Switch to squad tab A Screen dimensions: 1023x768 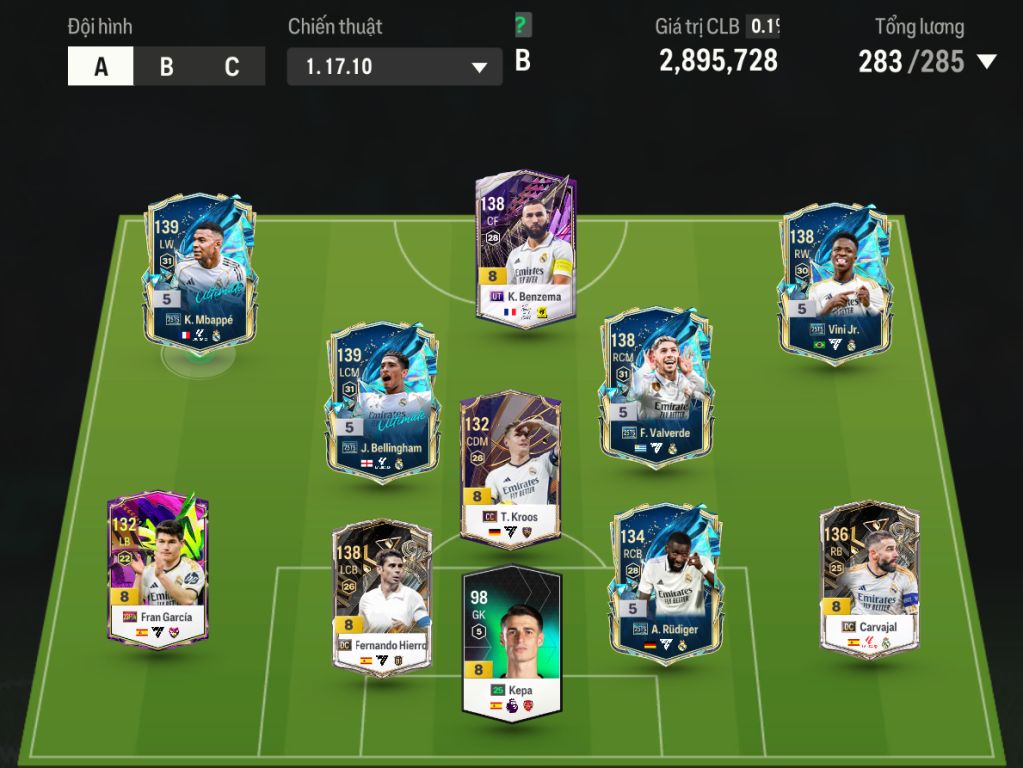(x=100, y=67)
